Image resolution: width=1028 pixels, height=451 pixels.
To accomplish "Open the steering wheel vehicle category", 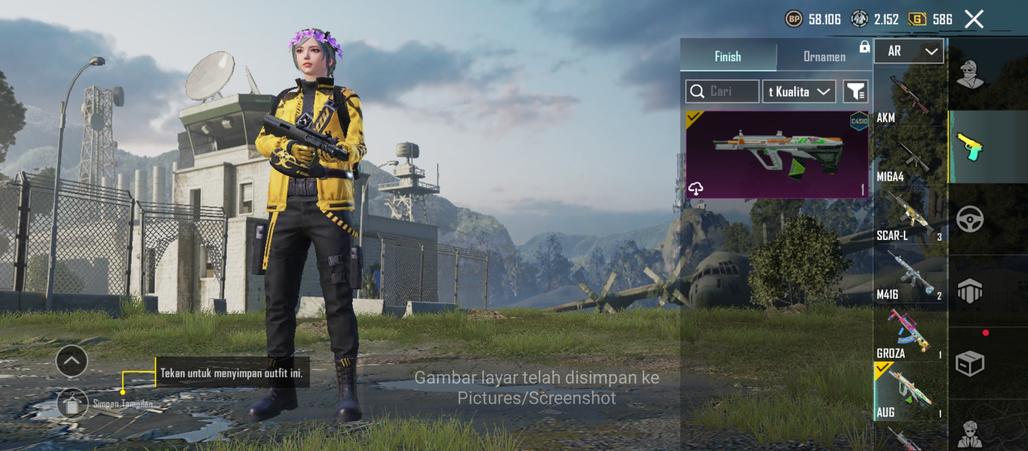I will [969, 219].
